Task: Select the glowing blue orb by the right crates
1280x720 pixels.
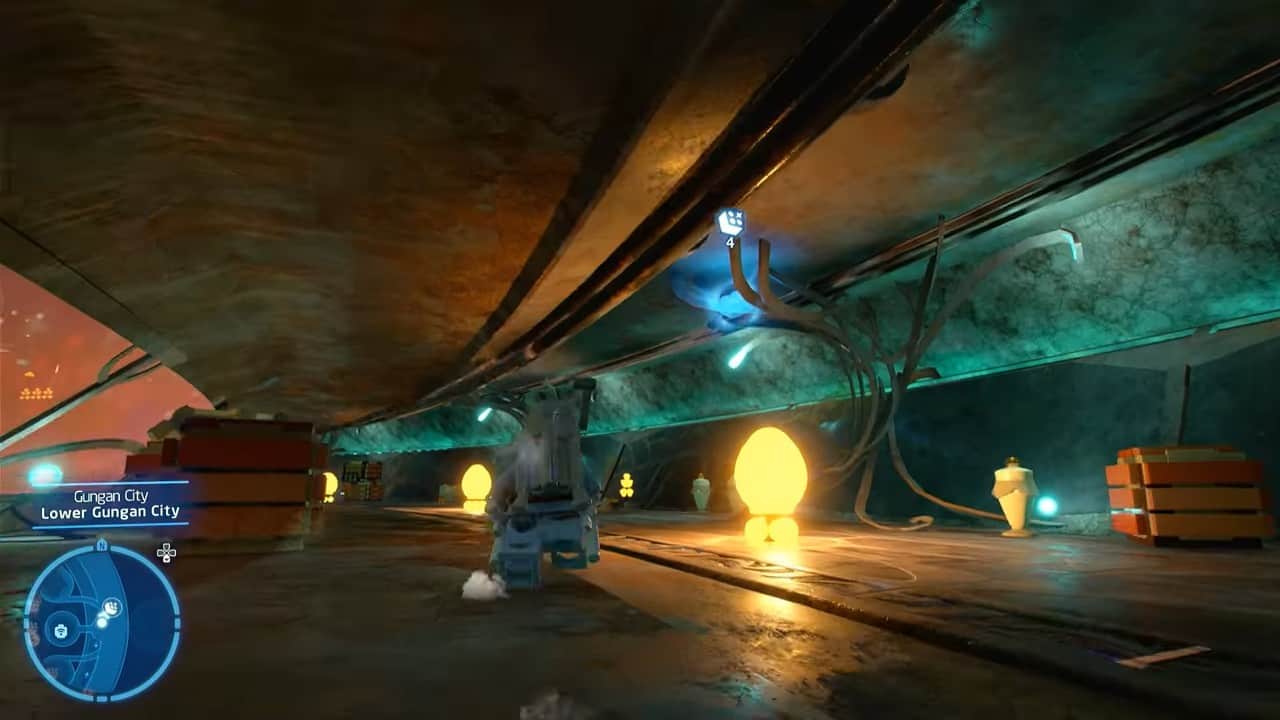Action: [1044, 507]
